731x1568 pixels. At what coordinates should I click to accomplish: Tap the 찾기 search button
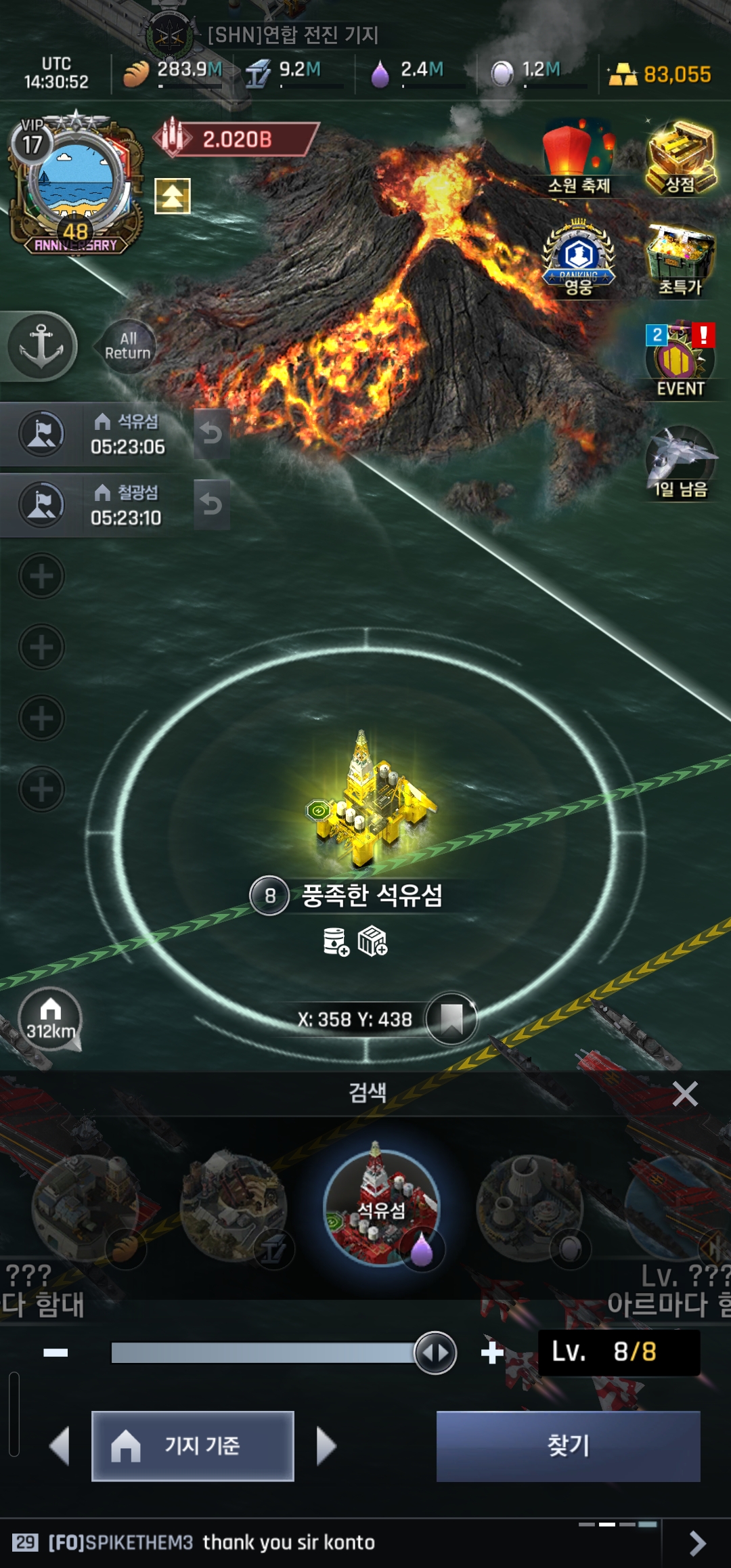(568, 1445)
